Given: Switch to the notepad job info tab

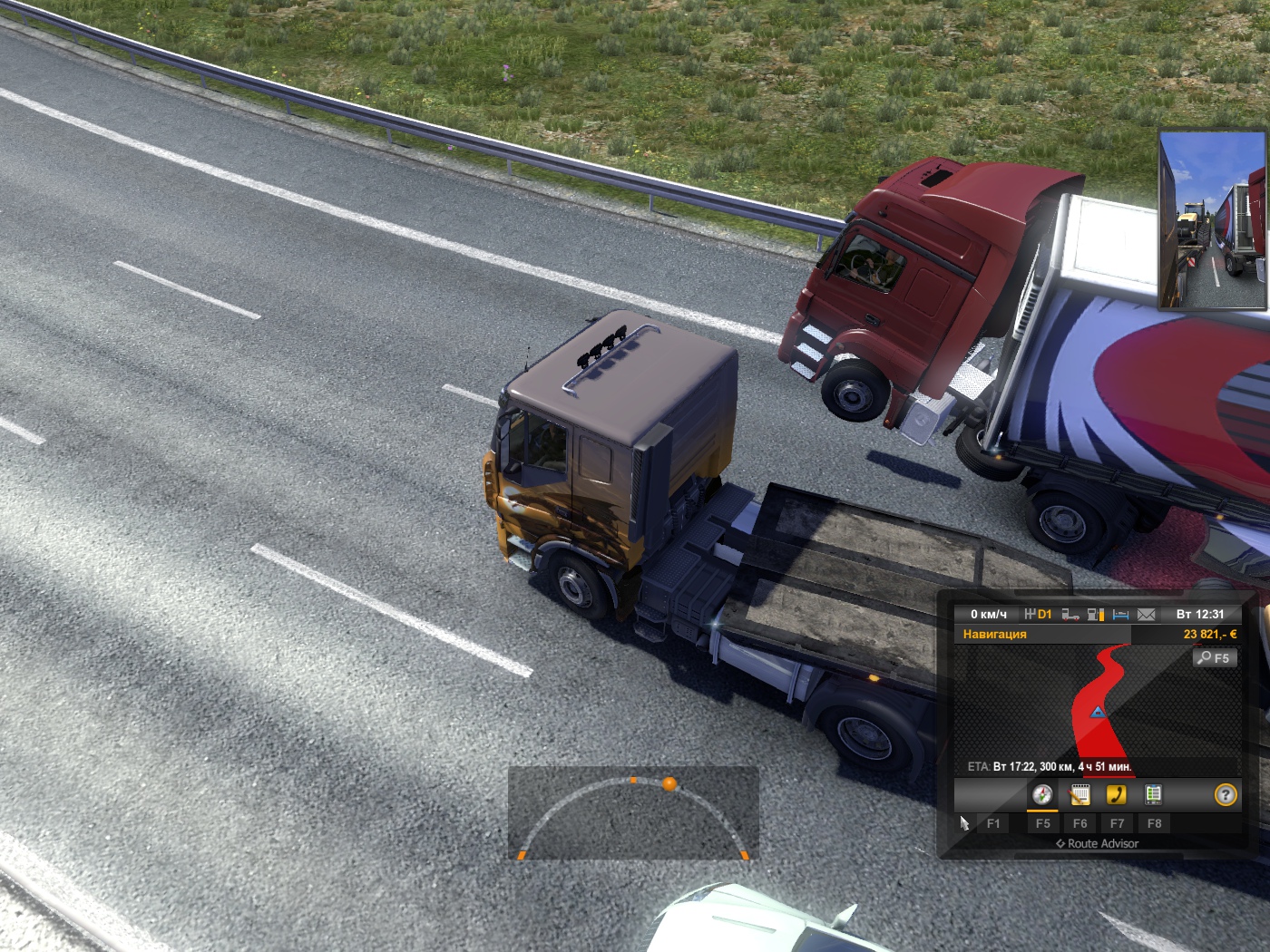Looking at the screenshot, I should [x=1079, y=795].
